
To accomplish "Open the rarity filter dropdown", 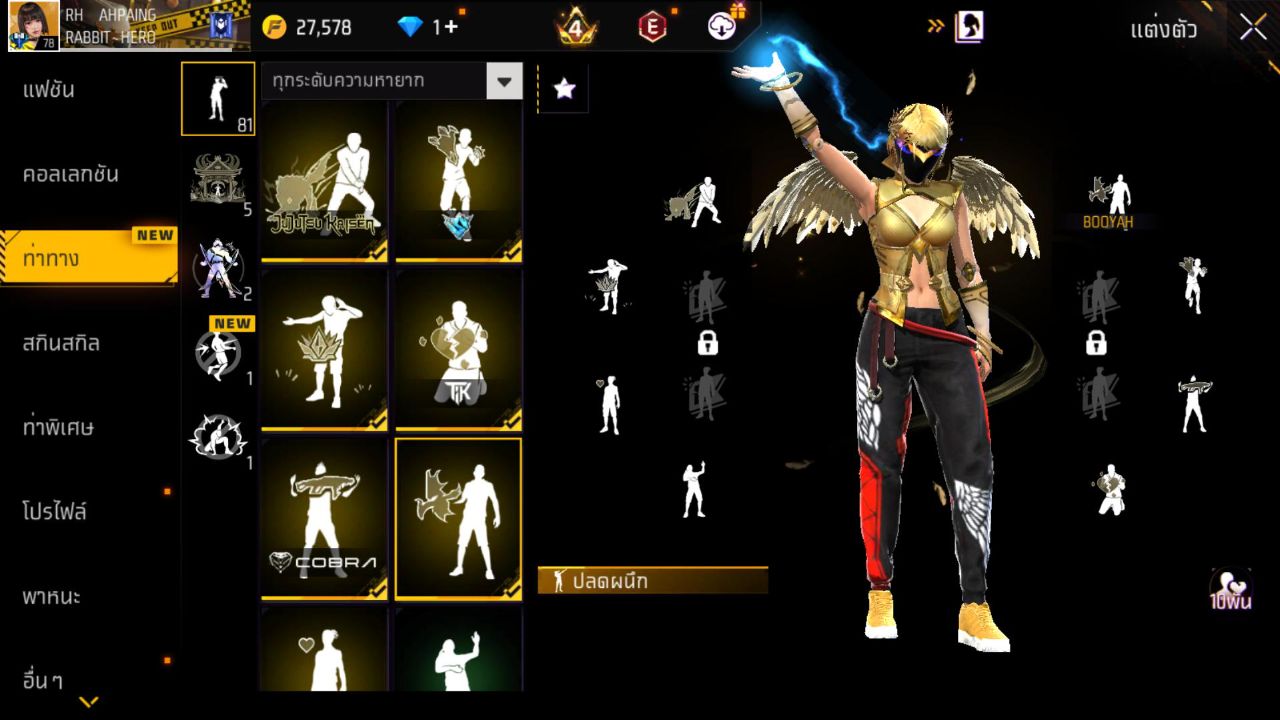I will click(505, 81).
